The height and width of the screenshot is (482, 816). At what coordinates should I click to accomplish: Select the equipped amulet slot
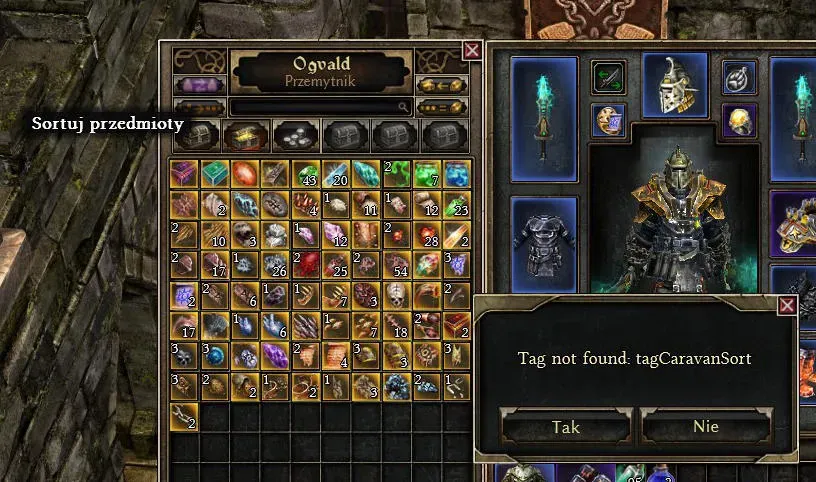pos(738,77)
